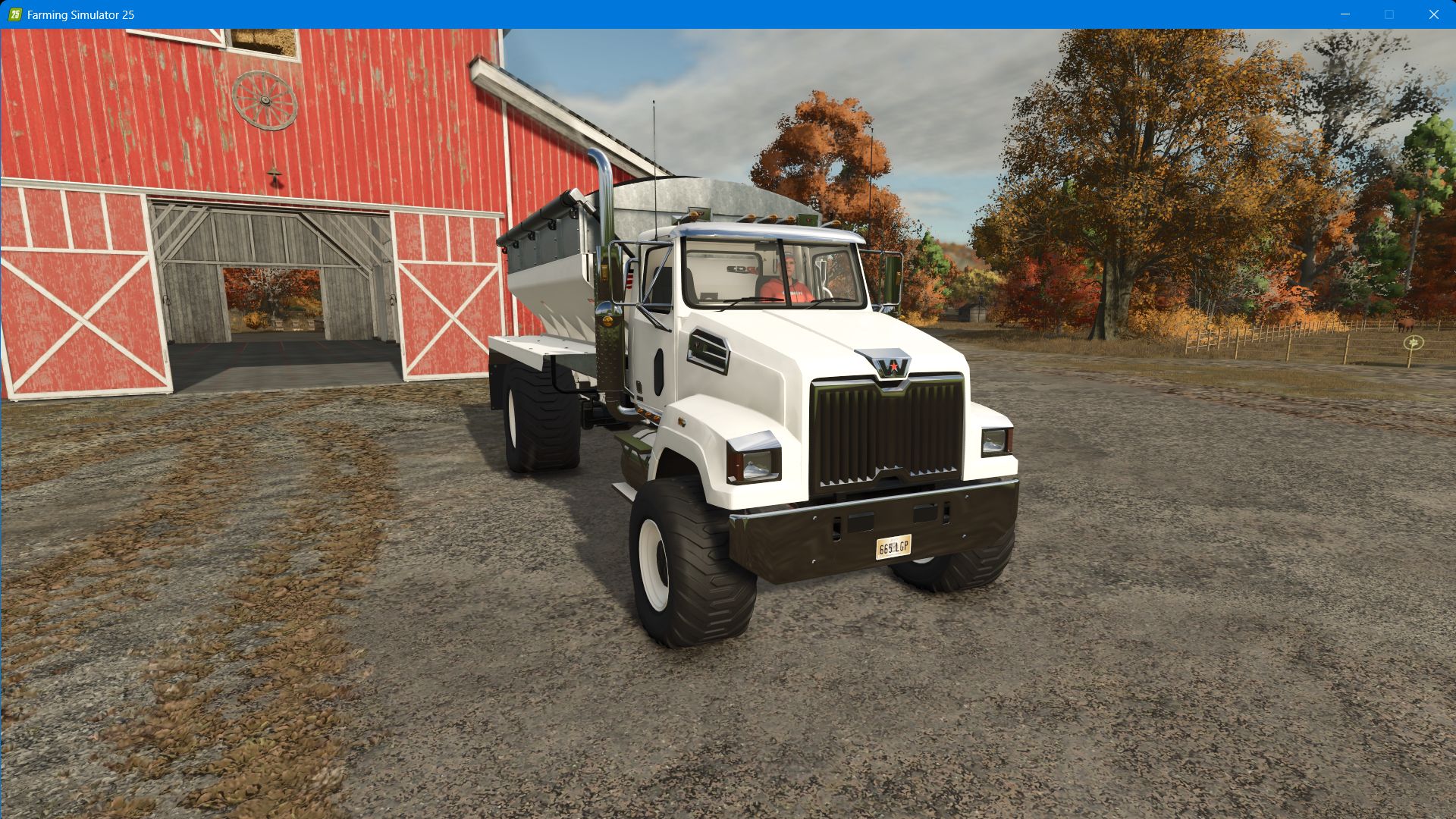Click the glowing collectible marker near the fence
This screenshot has height=819, width=1456.
(1413, 343)
